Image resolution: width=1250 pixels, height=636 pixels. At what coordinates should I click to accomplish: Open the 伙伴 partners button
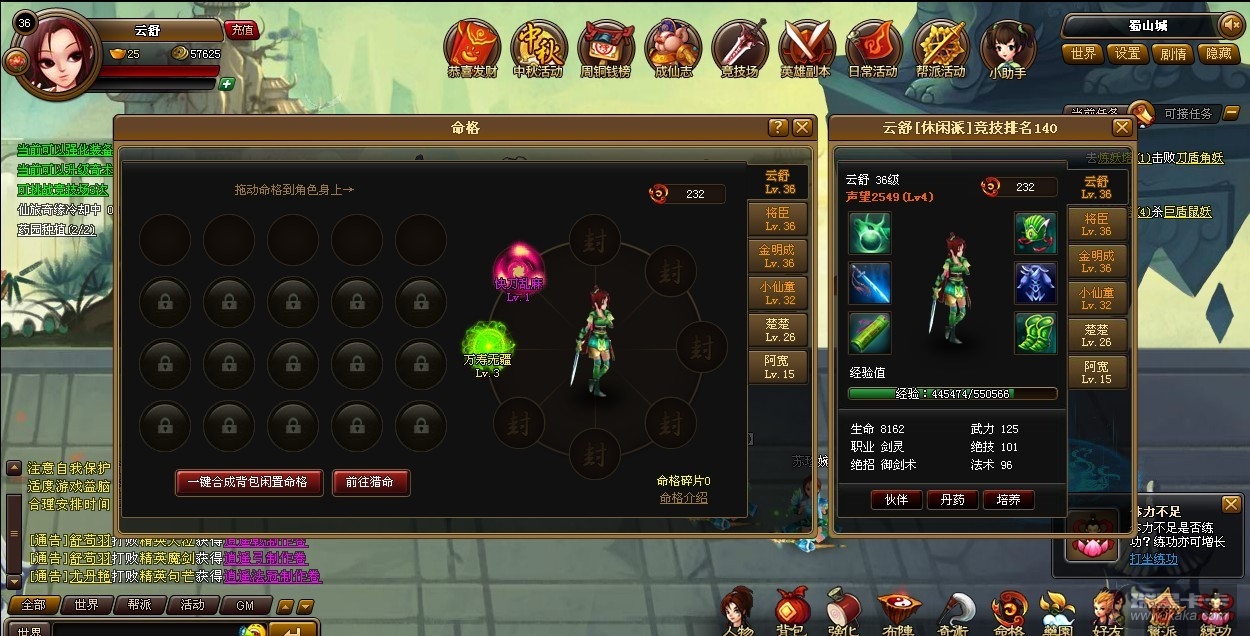coord(896,499)
